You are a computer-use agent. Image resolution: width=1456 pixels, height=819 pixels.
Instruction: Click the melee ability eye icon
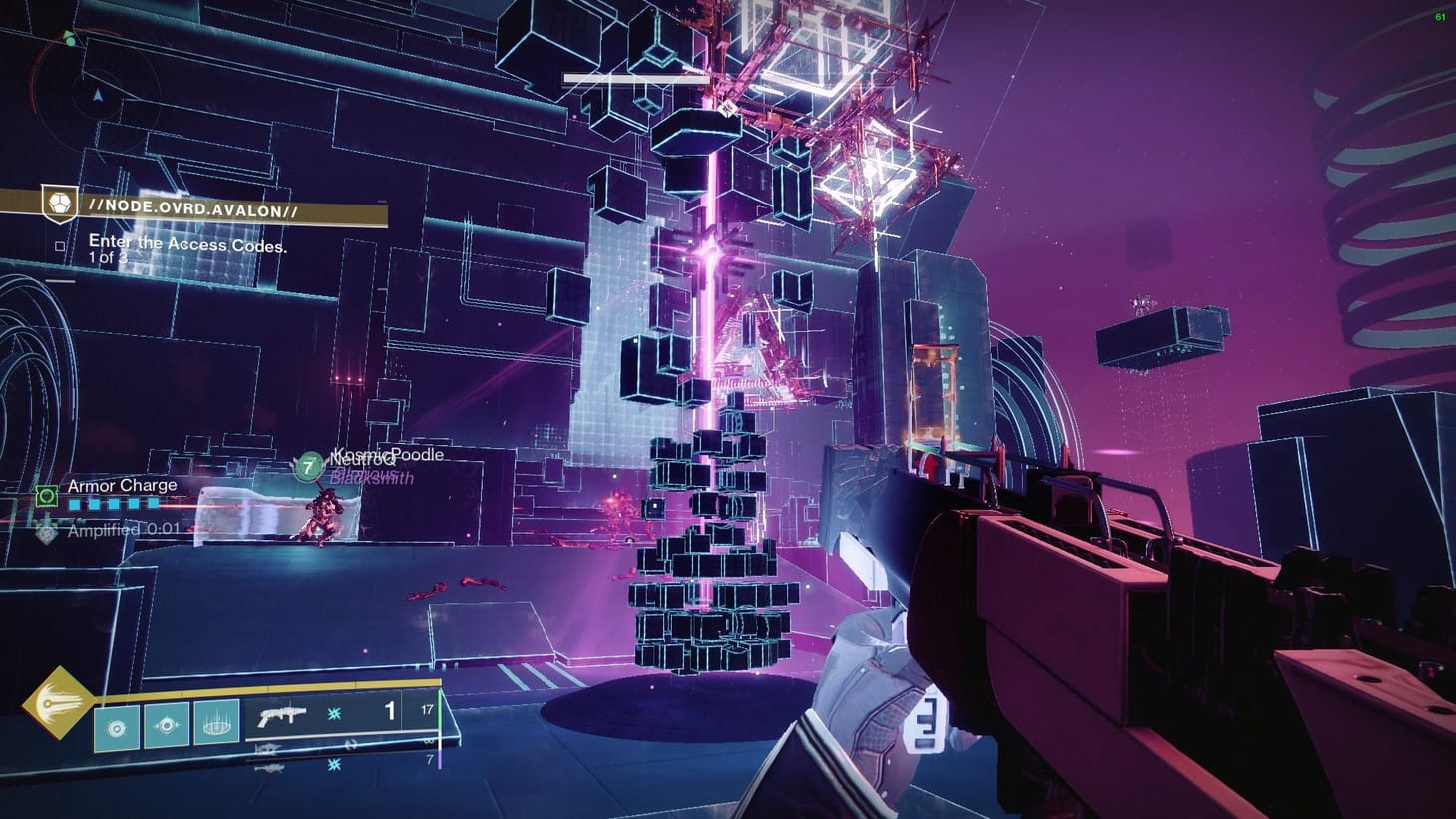tap(167, 725)
